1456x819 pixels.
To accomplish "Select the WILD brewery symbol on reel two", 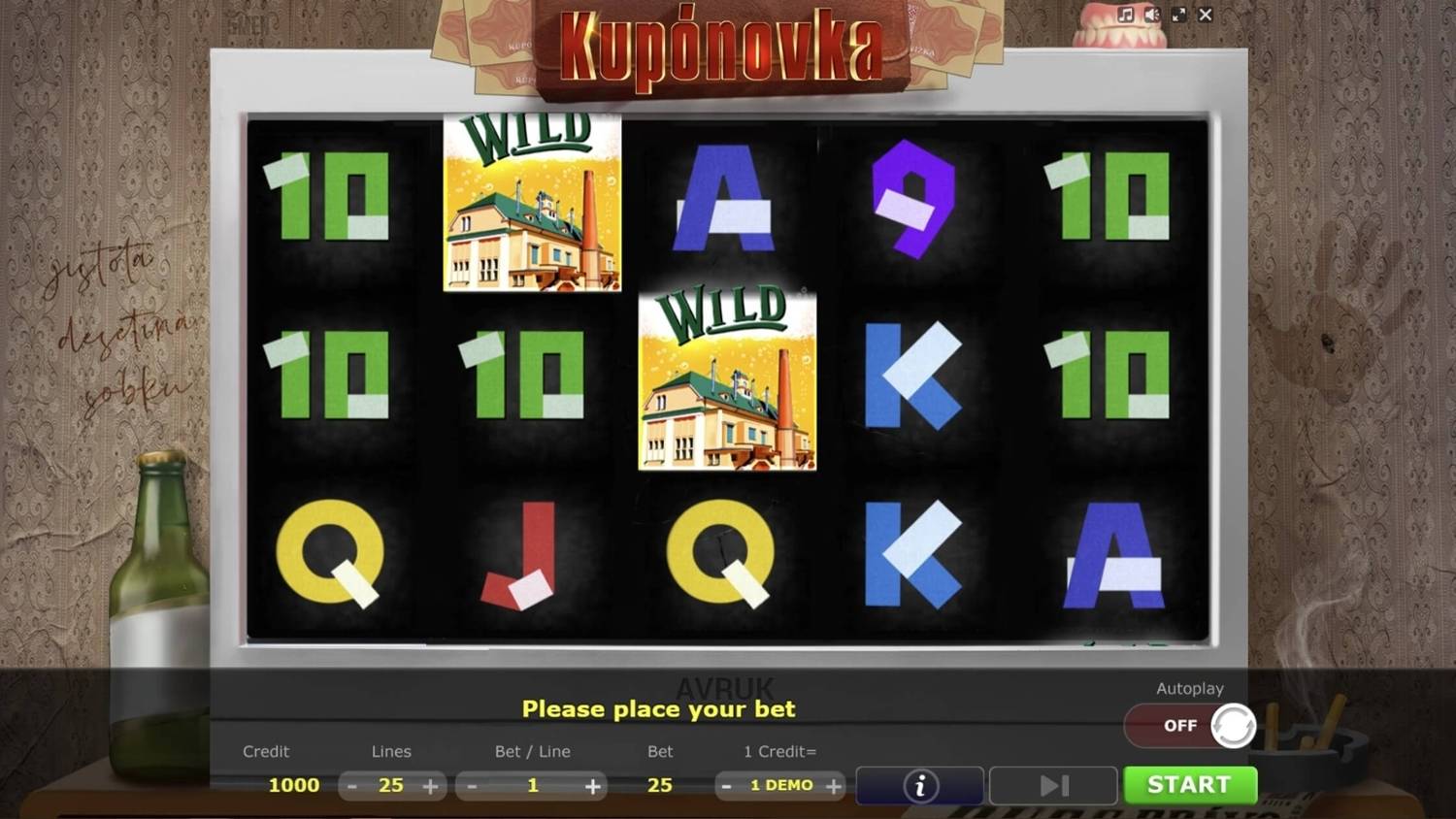I will [532, 201].
